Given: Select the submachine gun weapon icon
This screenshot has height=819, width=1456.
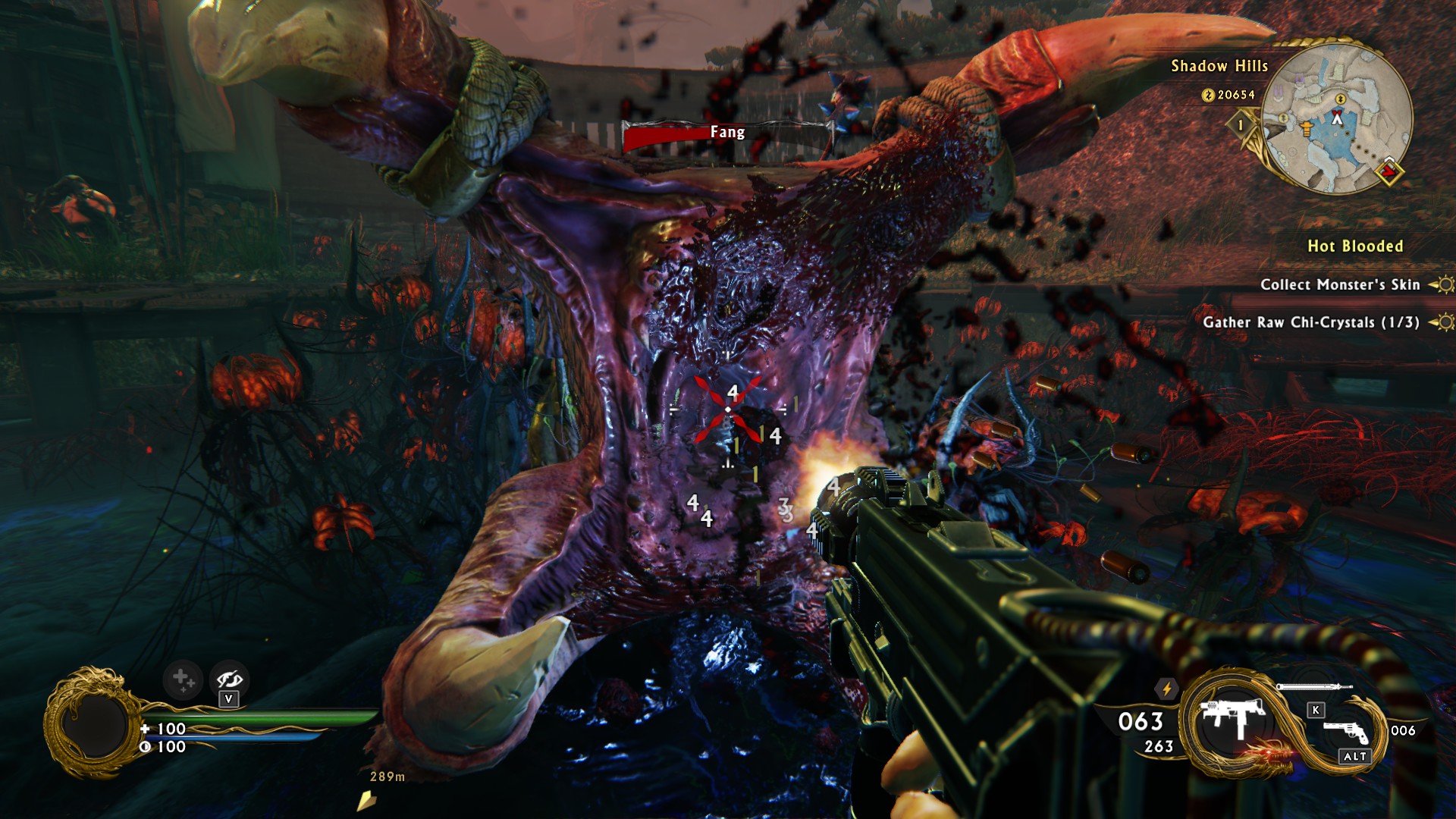Looking at the screenshot, I should pos(1233,717).
